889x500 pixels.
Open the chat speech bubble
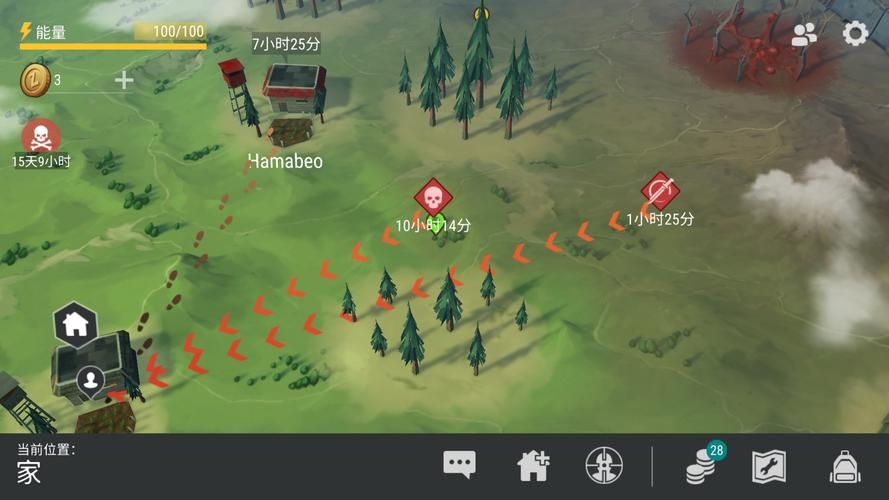[459, 464]
